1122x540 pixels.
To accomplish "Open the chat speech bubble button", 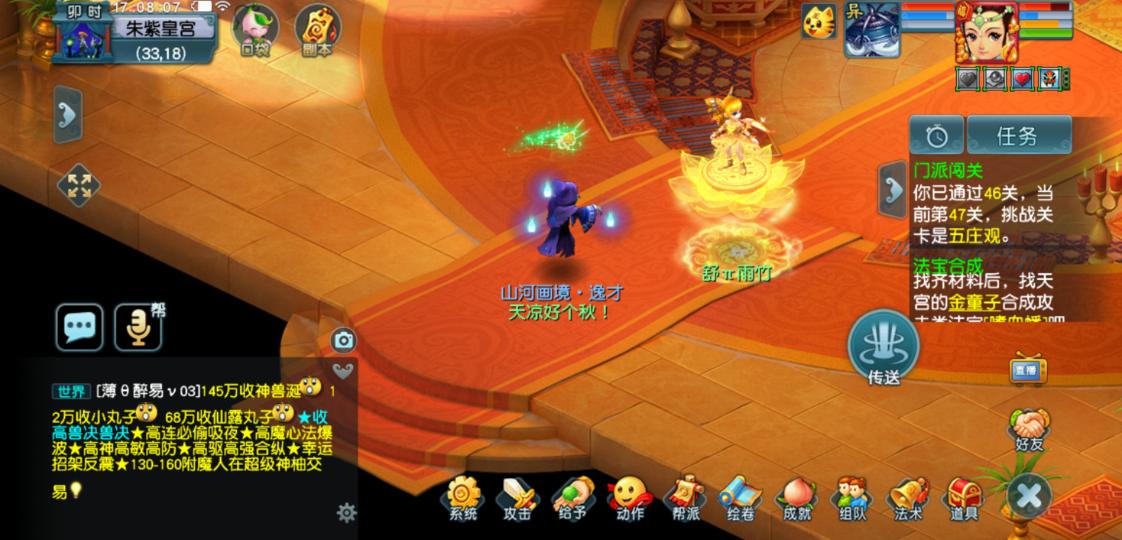I will (79, 327).
